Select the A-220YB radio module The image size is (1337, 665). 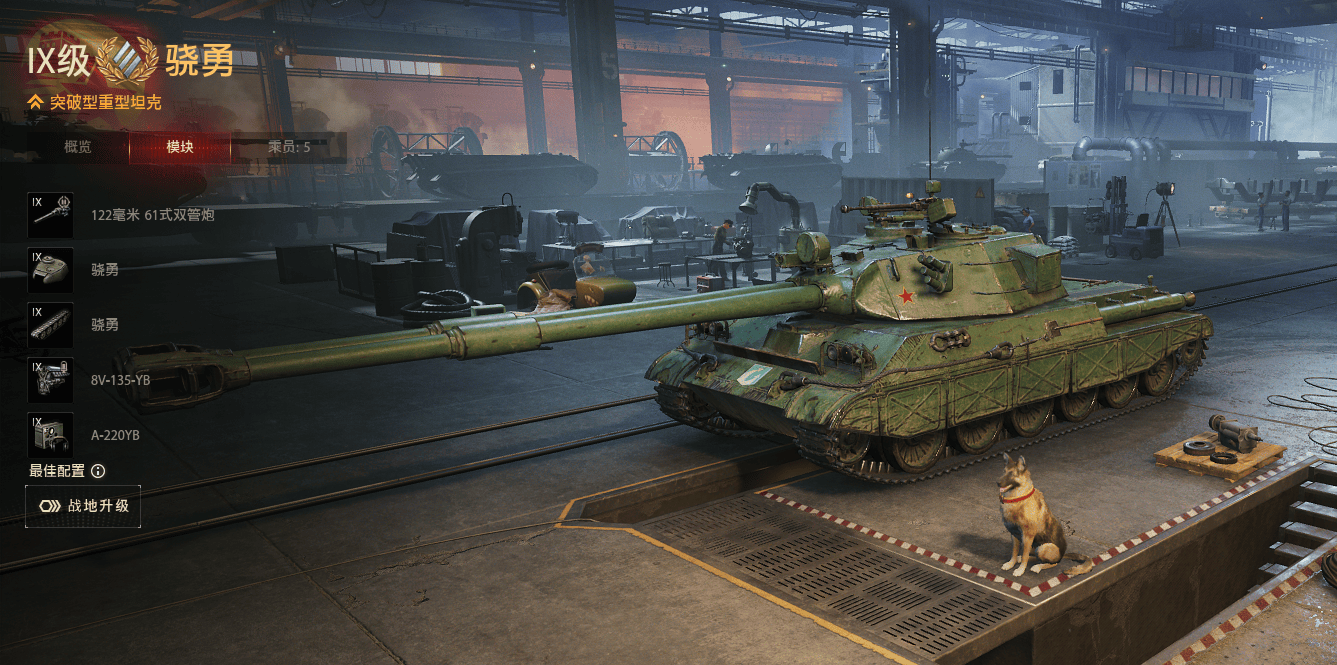coord(50,435)
